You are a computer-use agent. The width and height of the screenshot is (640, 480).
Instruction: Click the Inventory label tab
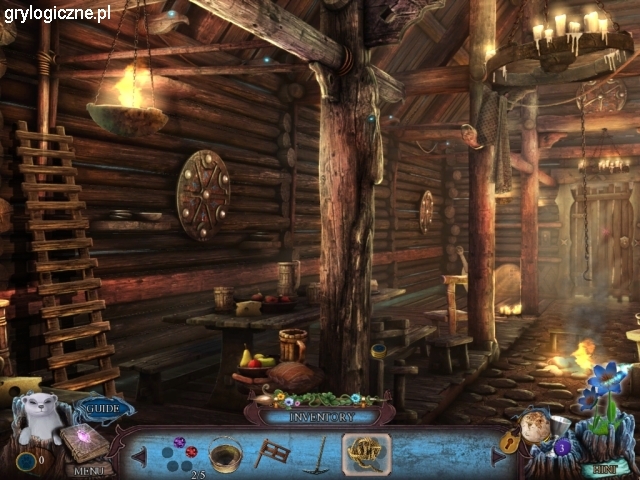[x=320, y=415]
